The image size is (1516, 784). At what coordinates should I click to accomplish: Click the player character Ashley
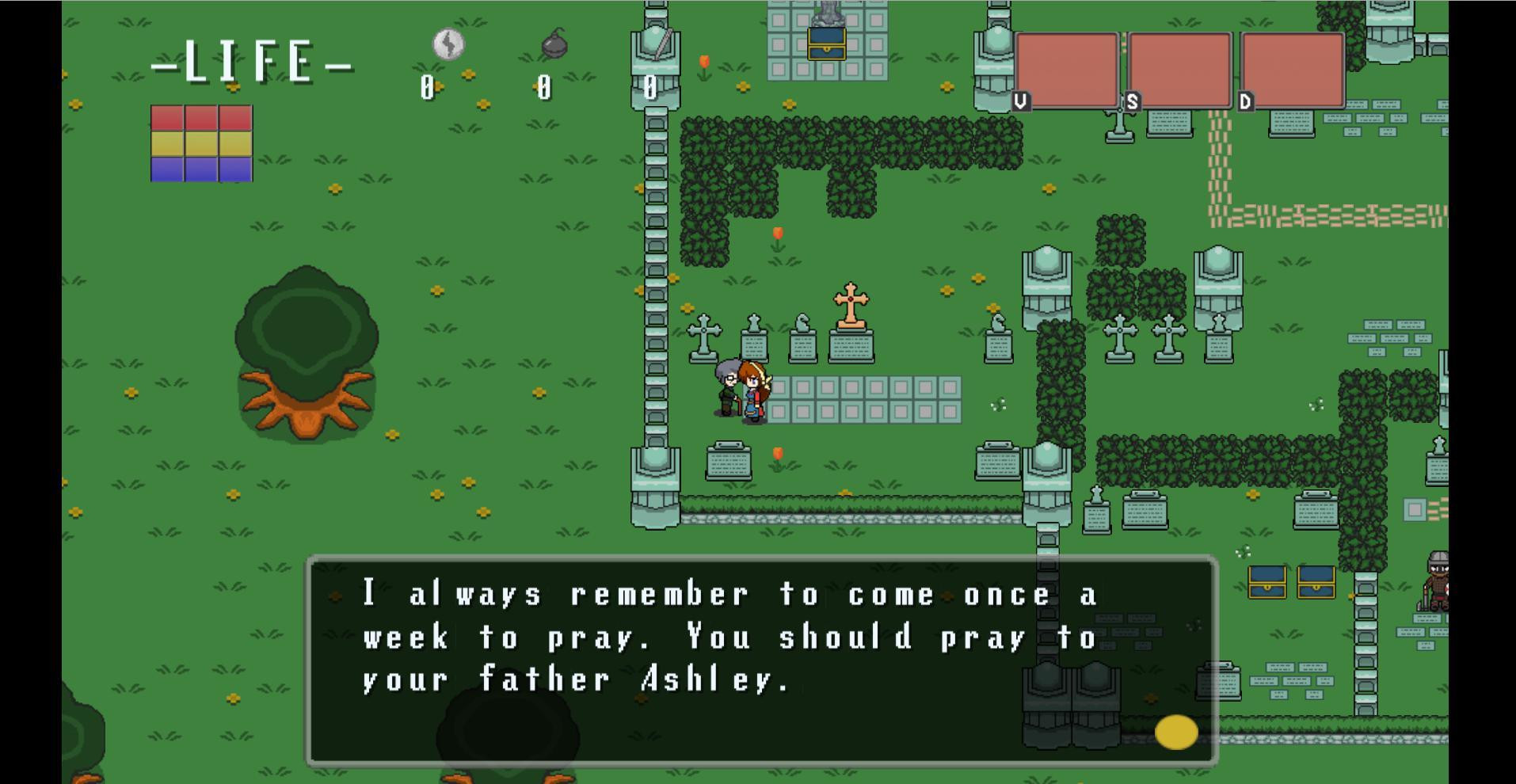pyautogui.click(x=752, y=392)
